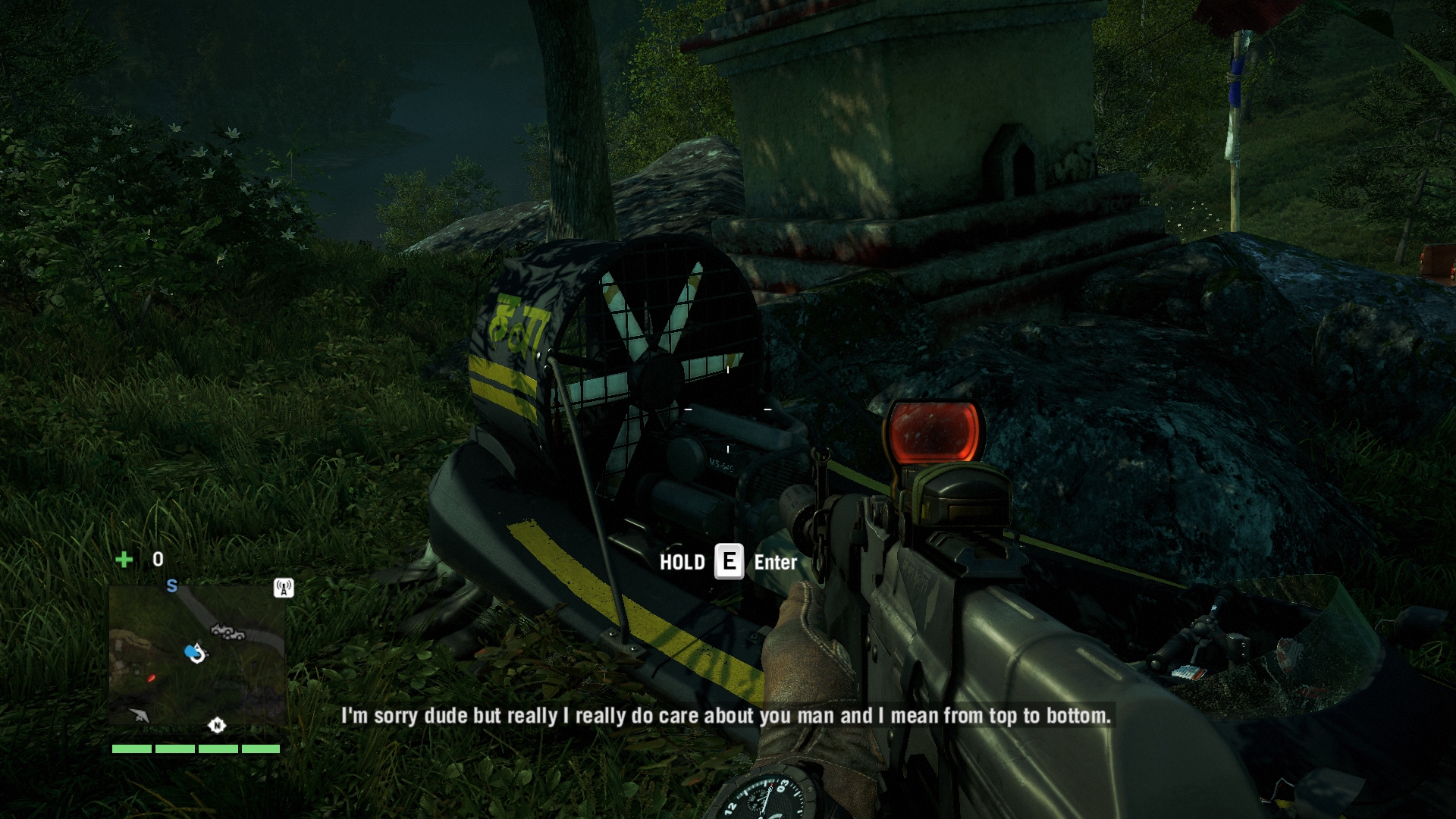This screenshot has width=1456, height=819.
Task: Select the hang glider marker on minimap
Action: point(139,714)
